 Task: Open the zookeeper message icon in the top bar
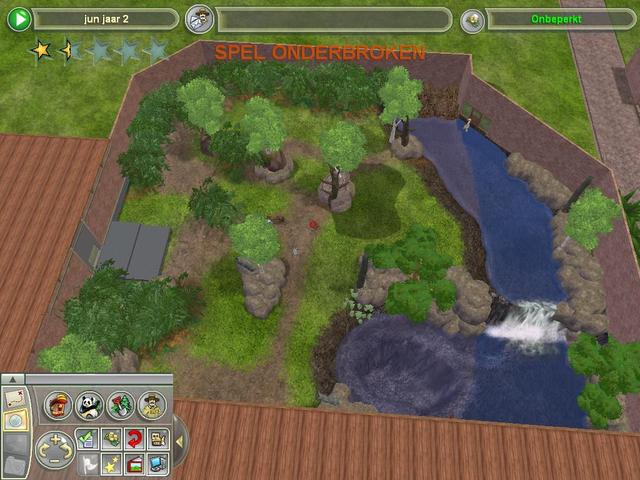(x=202, y=19)
